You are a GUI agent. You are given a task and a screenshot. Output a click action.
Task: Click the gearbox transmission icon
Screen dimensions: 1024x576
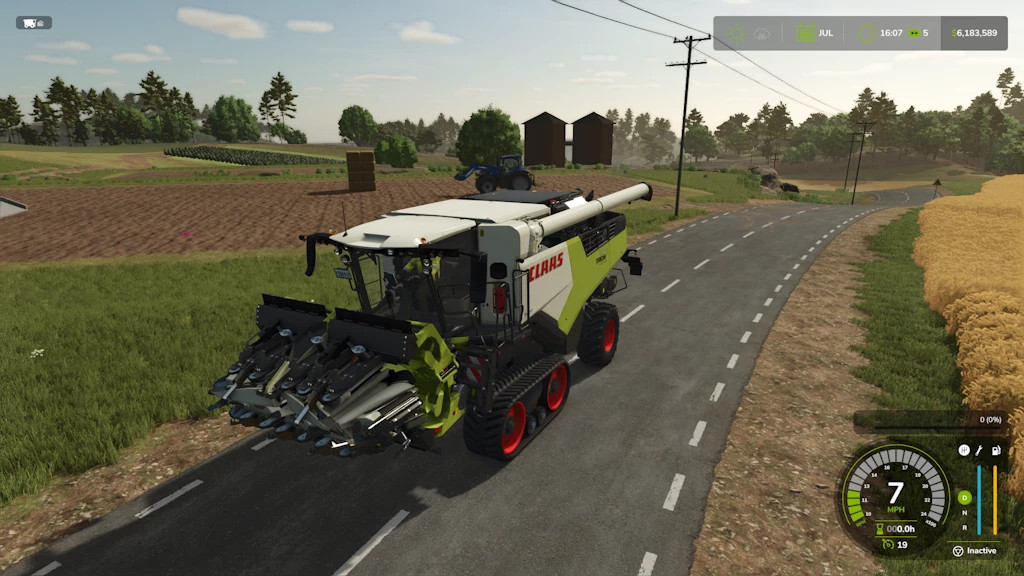[x=963, y=451]
